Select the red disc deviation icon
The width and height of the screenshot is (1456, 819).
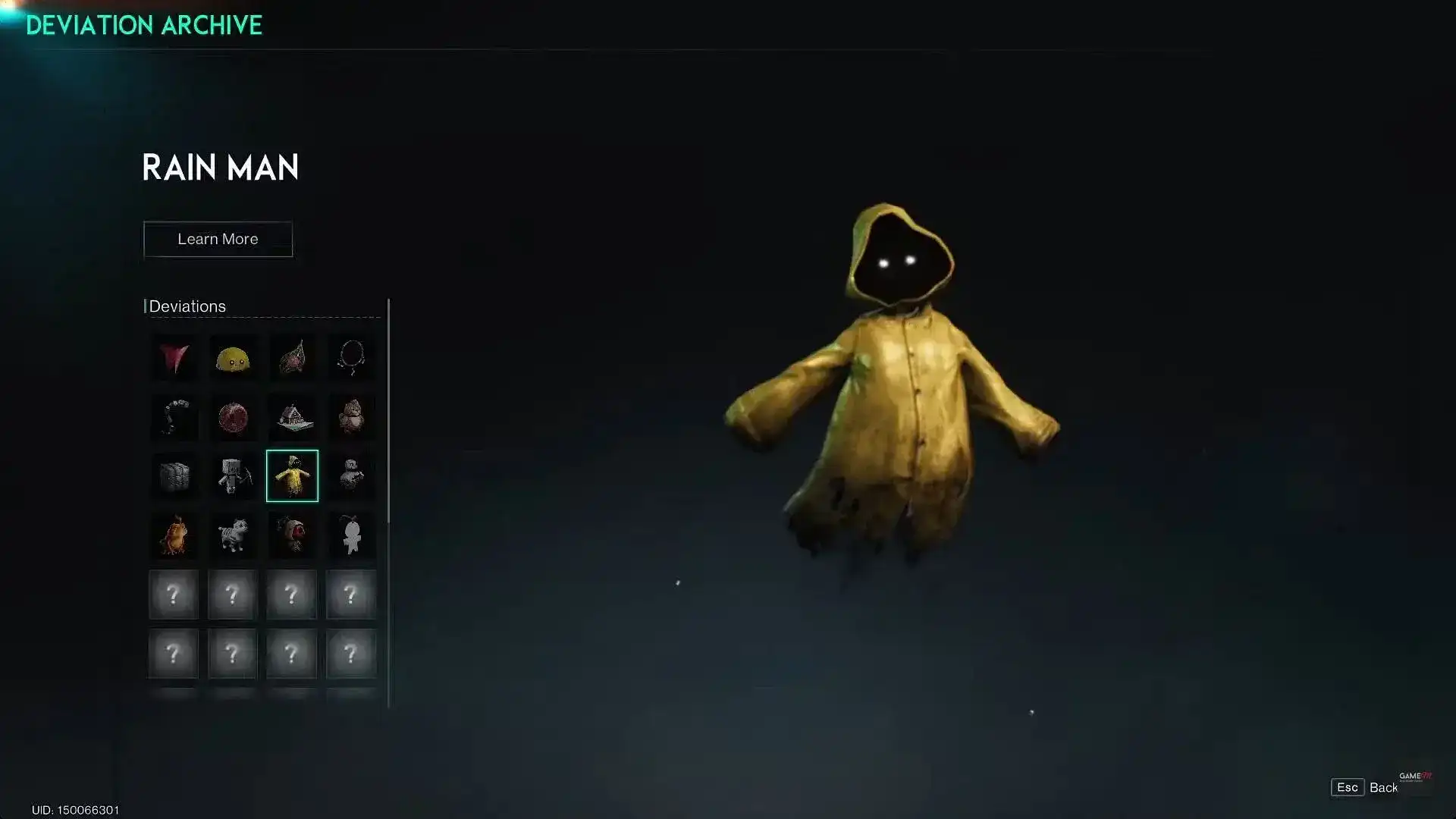pos(233,416)
